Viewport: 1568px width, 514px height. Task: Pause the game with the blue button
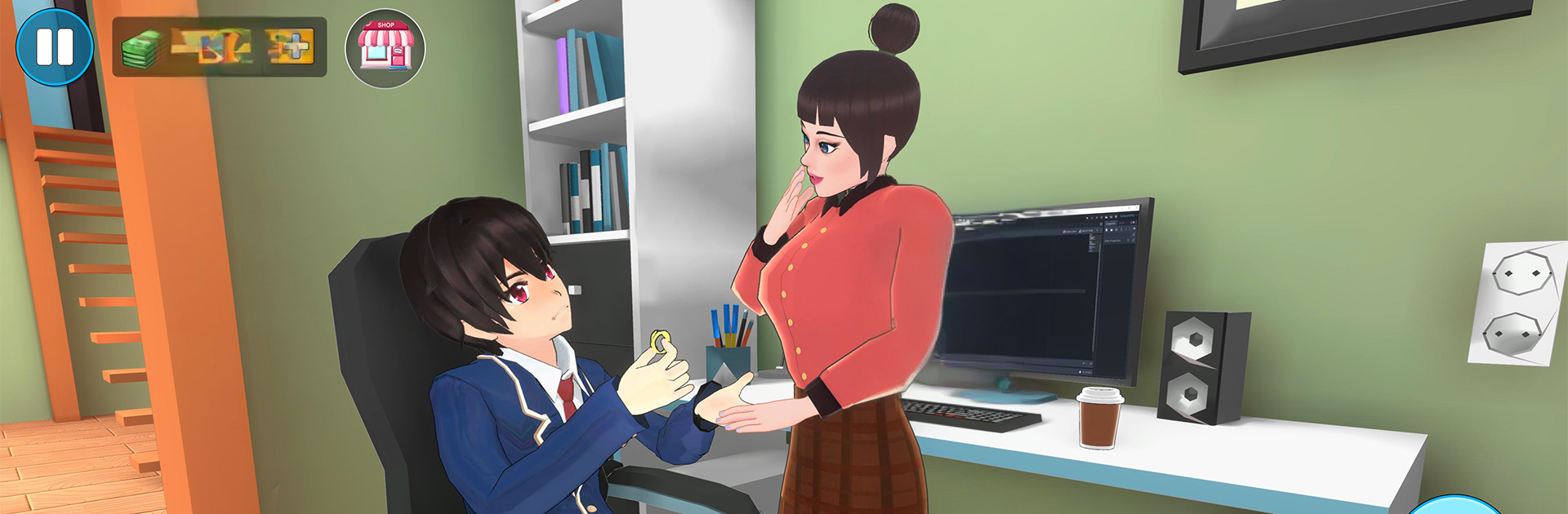(x=55, y=47)
